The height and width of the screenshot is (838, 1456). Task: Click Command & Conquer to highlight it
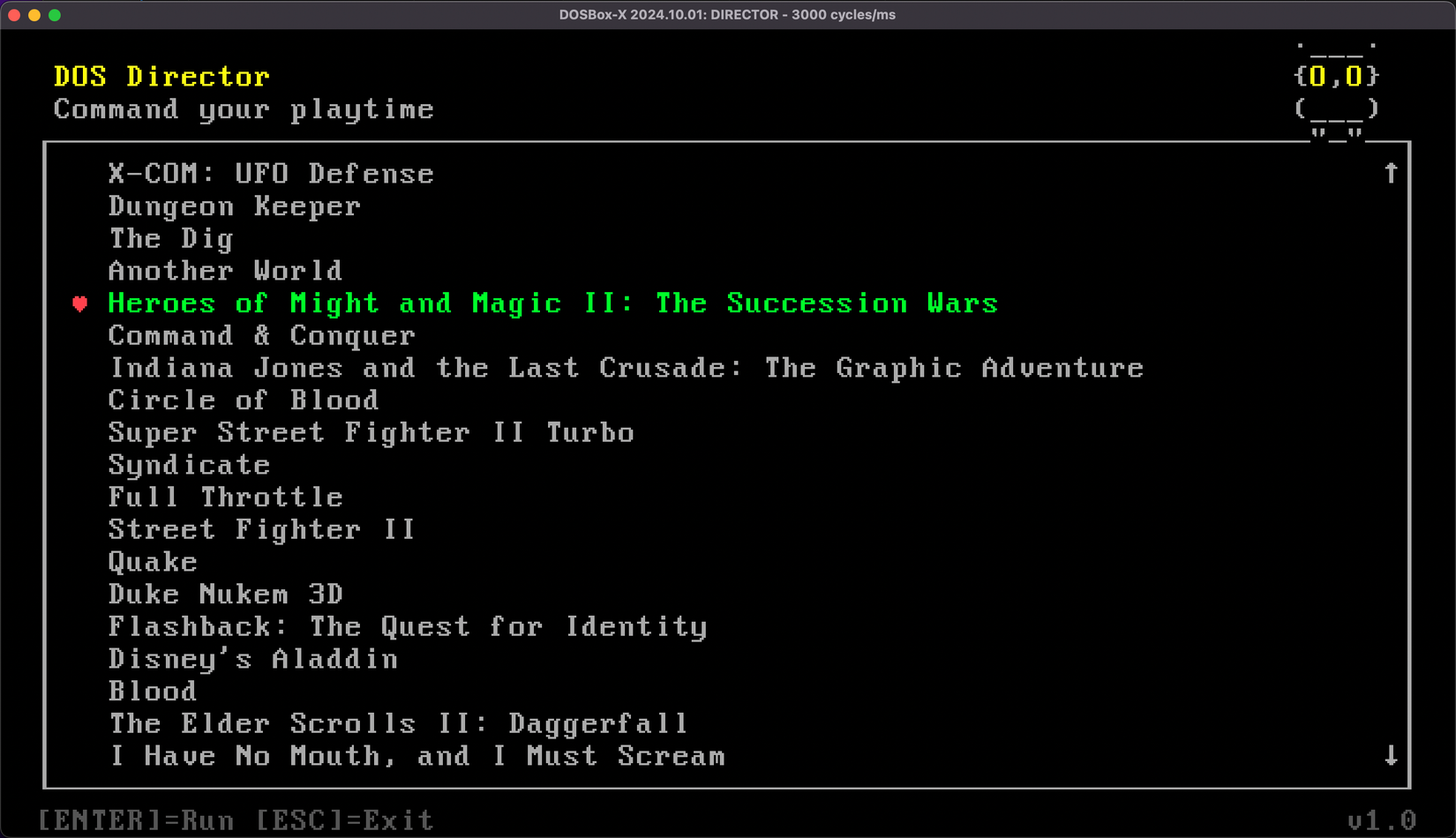point(260,335)
